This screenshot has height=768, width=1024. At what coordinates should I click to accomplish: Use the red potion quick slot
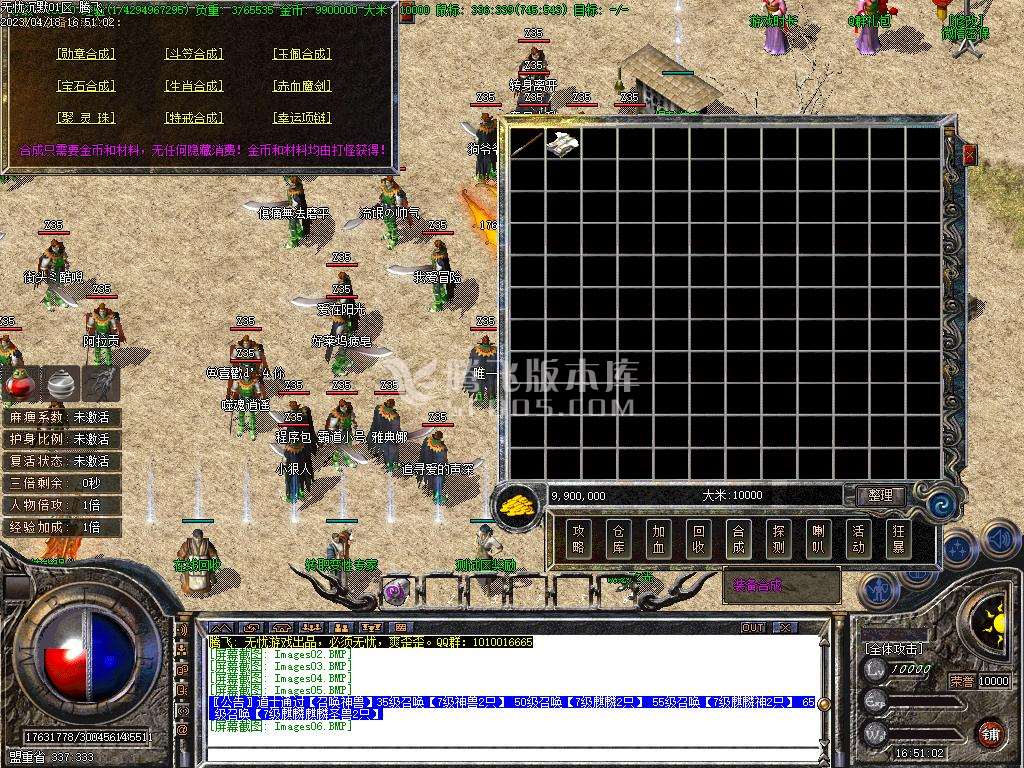pos(20,382)
